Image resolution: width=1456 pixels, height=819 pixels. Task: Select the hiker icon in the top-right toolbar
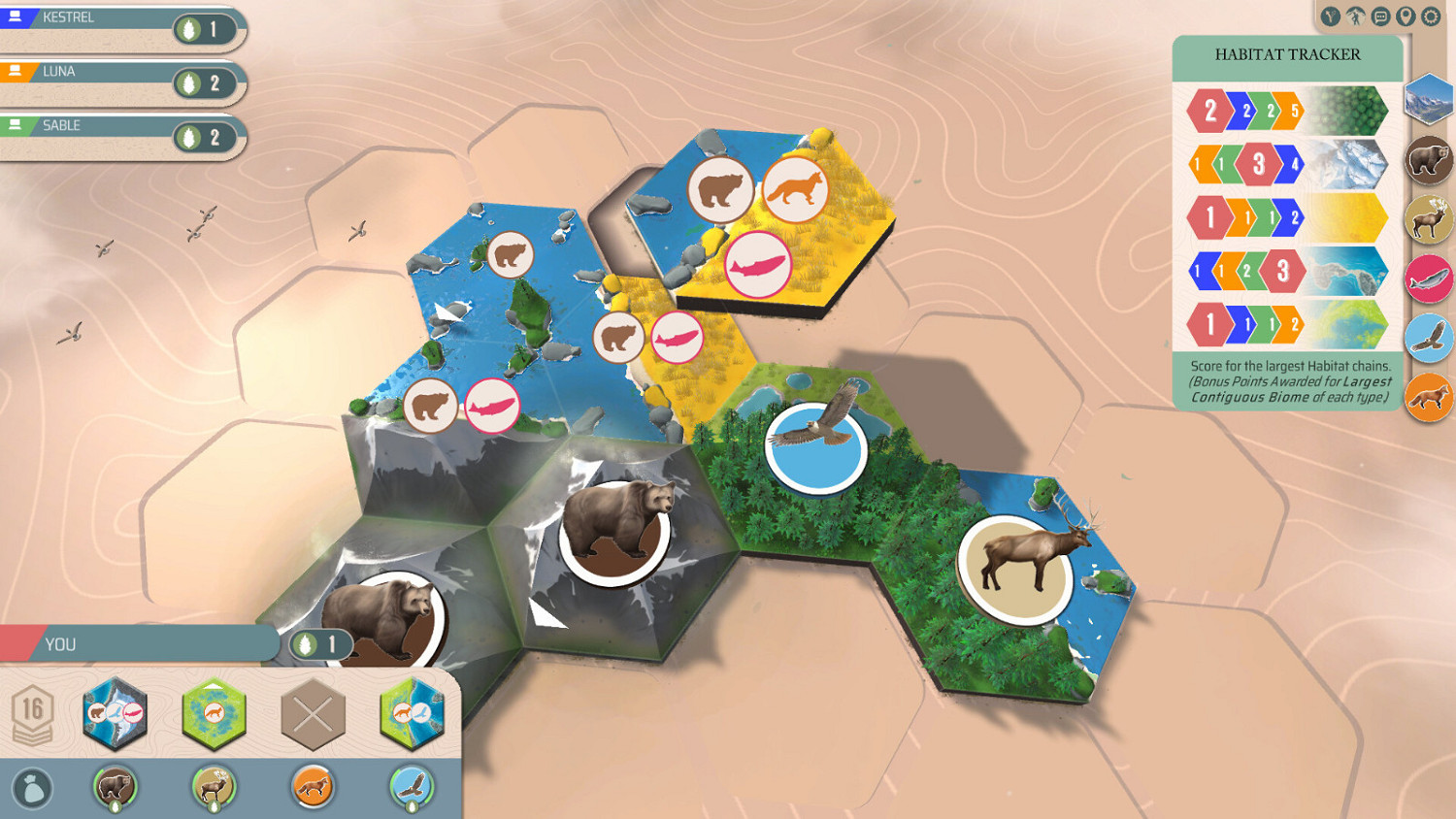(x=1356, y=16)
